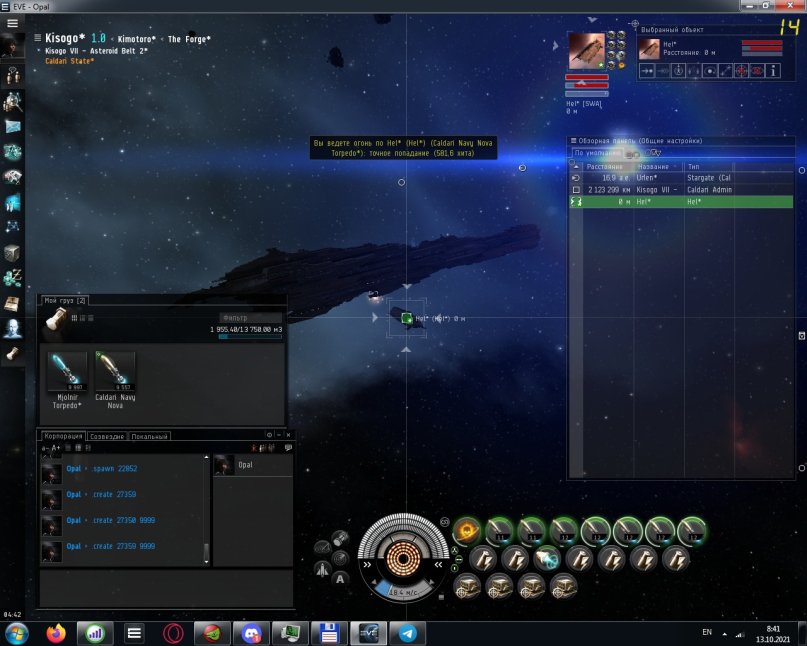Select the Caldari Navy Nova torpedo stack
The width and height of the screenshot is (807, 646).
tap(115, 372)
